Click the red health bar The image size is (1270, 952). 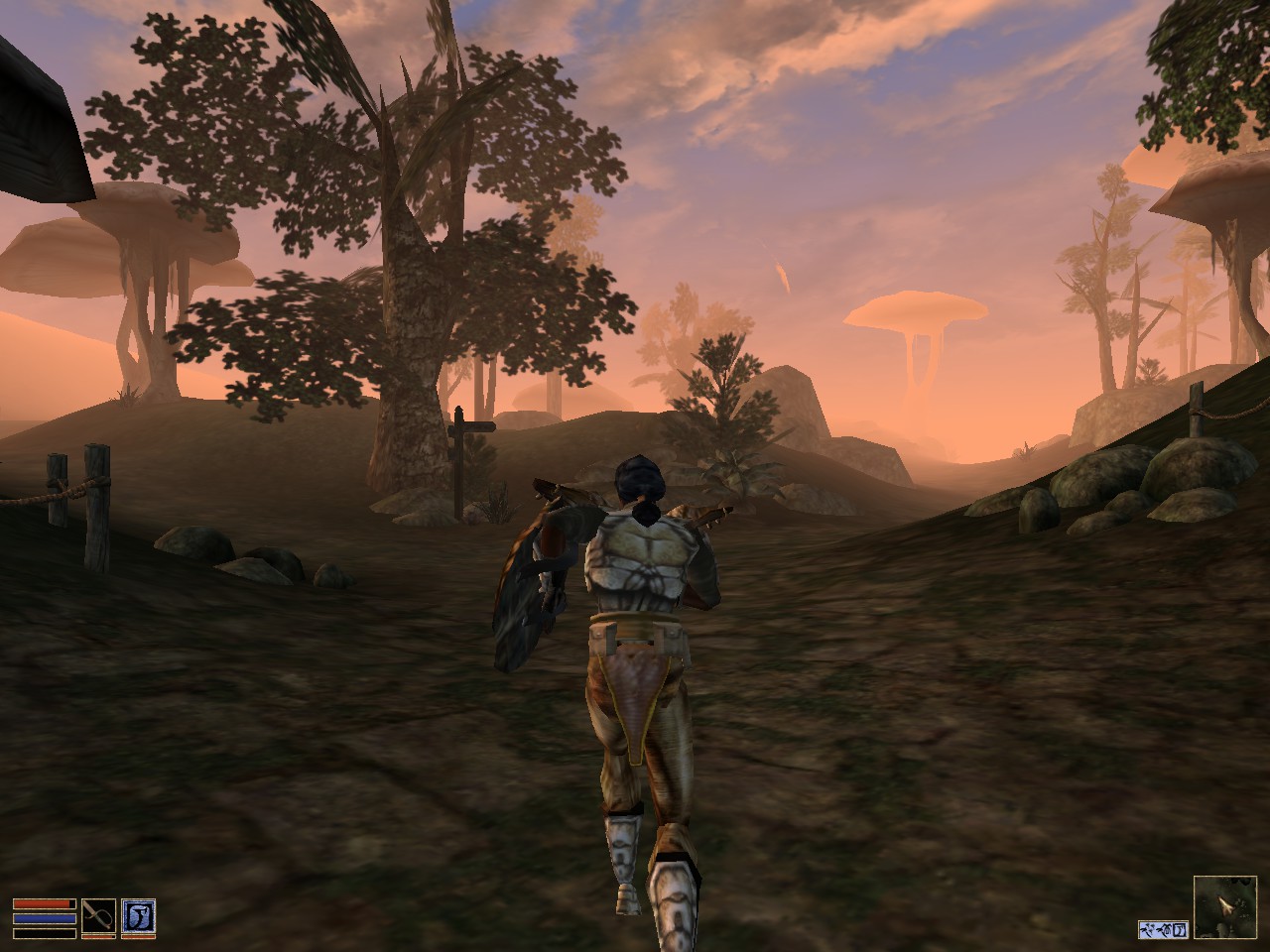click(45, 903)
